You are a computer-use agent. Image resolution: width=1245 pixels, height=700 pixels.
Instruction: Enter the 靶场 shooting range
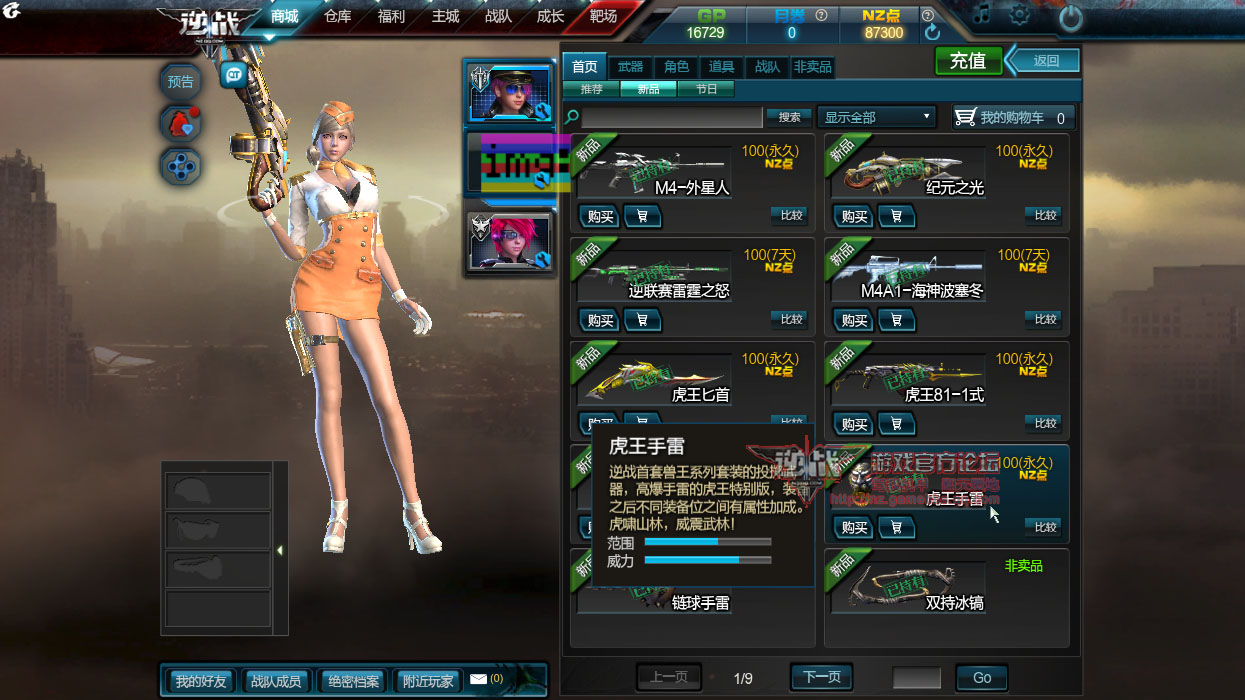[603, 17]
